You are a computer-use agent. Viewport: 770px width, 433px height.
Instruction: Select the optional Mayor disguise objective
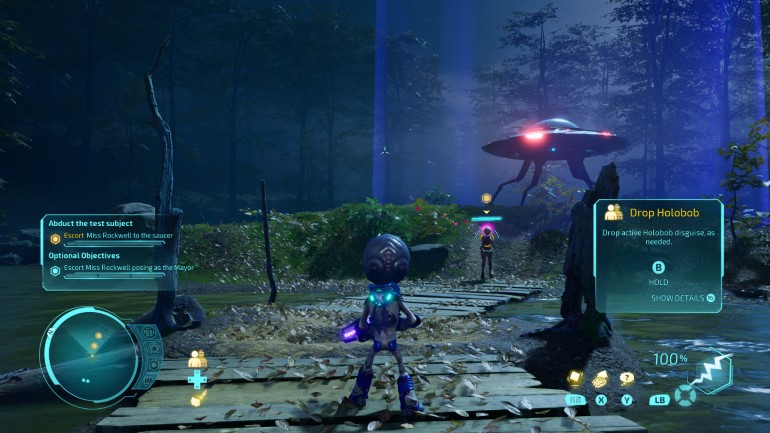(120, 268)
